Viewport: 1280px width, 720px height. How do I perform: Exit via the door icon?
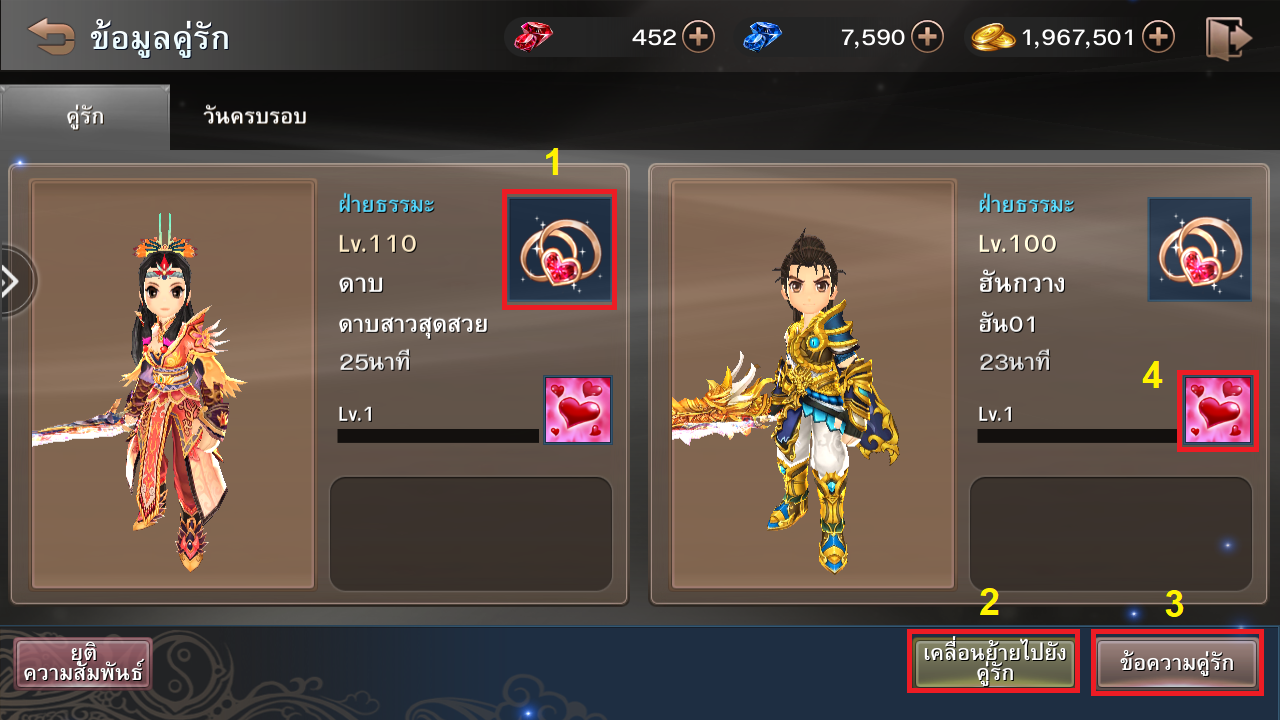1228,38
